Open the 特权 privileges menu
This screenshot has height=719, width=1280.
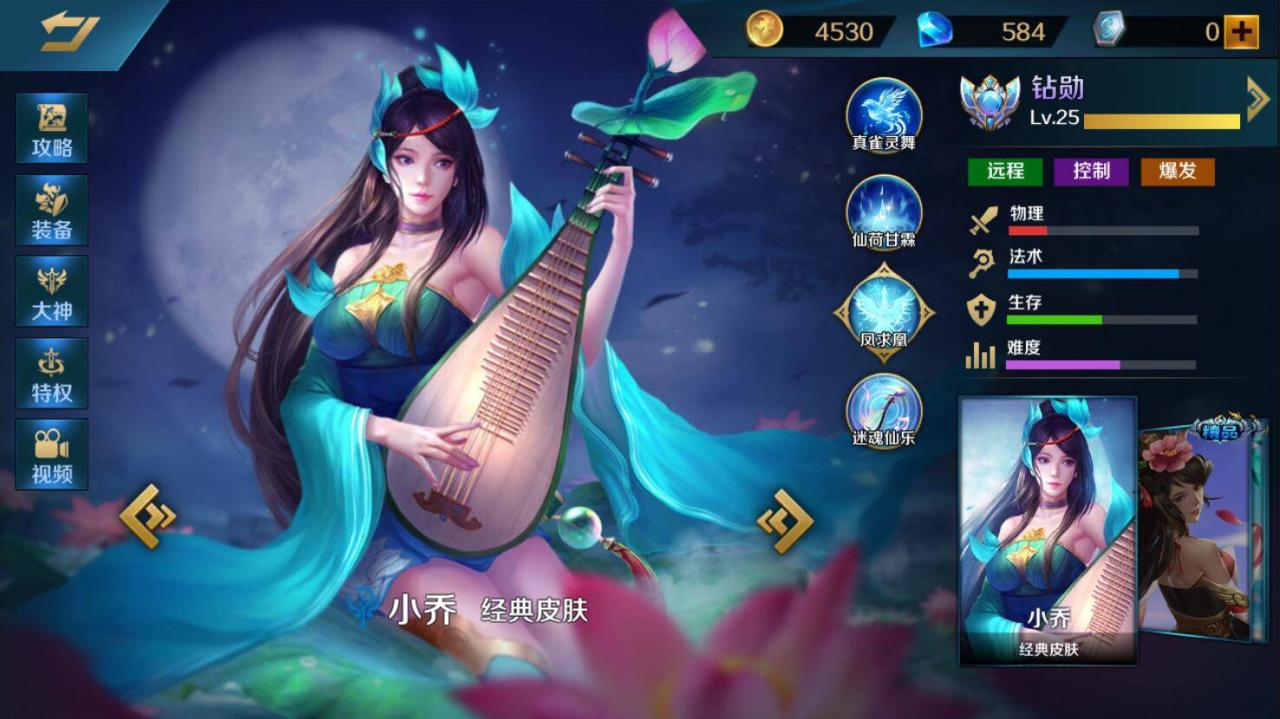[52, 373]
